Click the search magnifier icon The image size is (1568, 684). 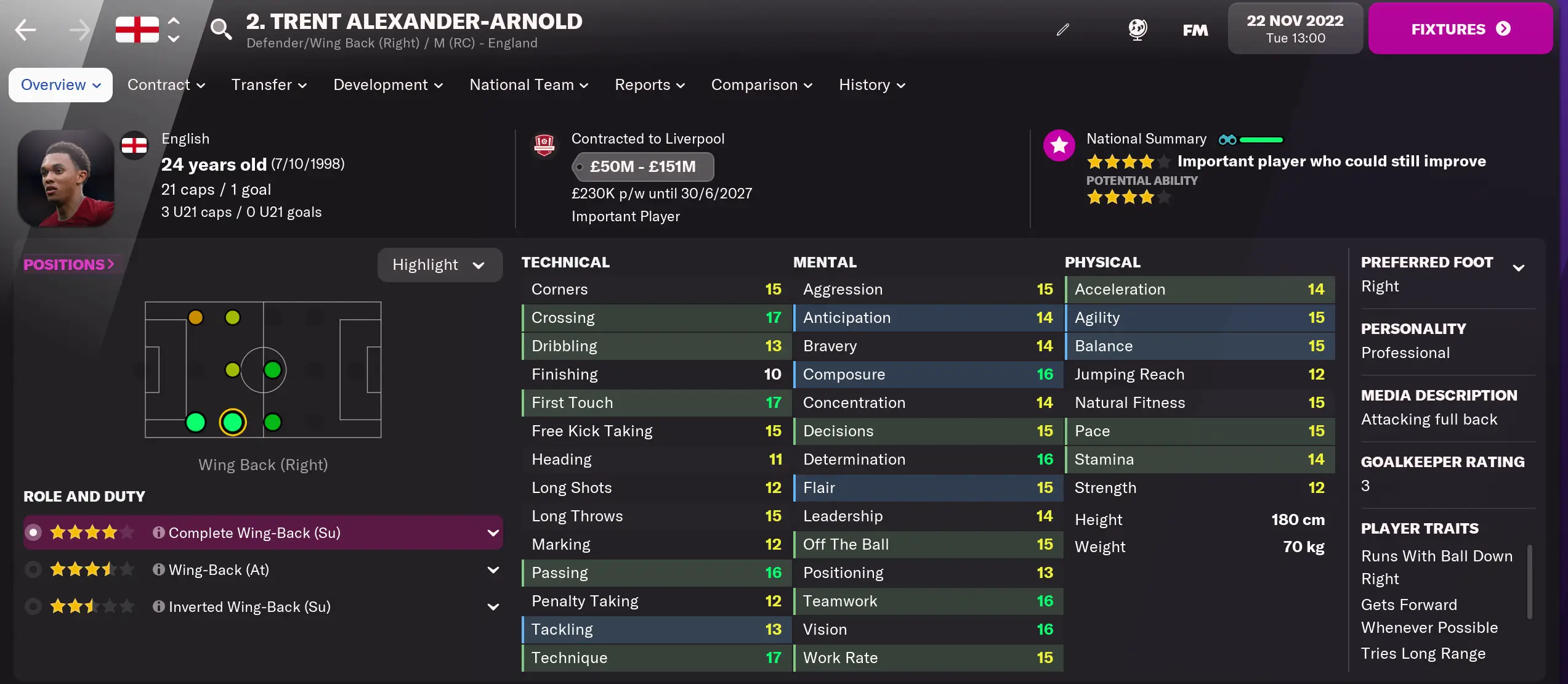221,29
